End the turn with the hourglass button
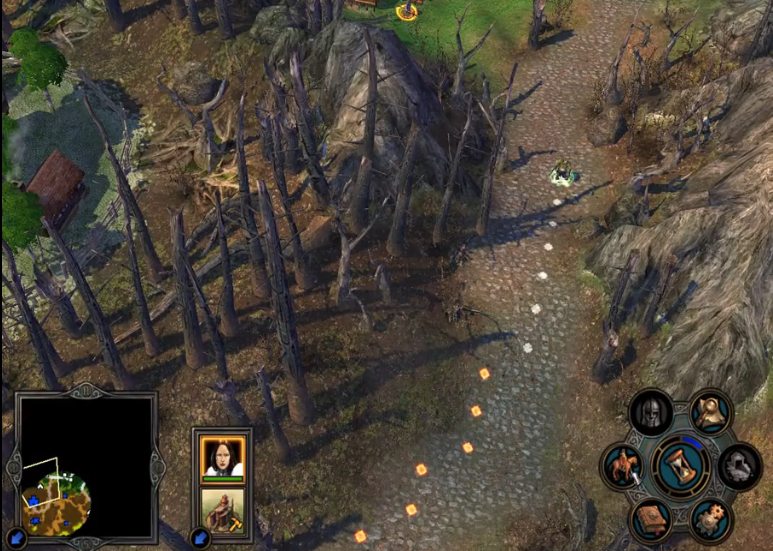This screenshot has width=773, height=551. tap(681, 466)
